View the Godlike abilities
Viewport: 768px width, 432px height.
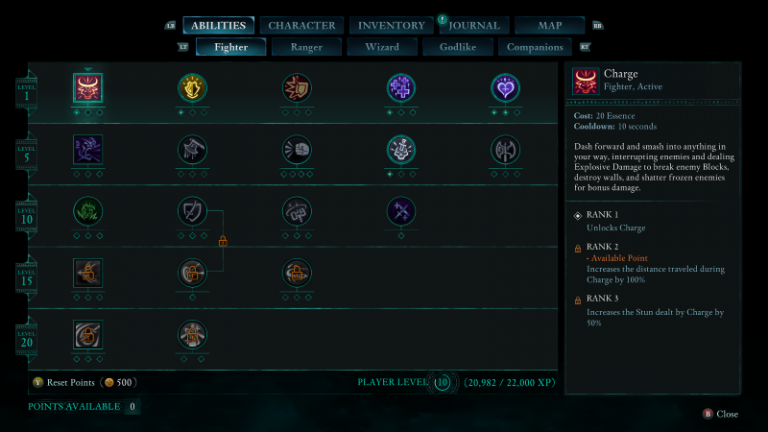point(457,47)
